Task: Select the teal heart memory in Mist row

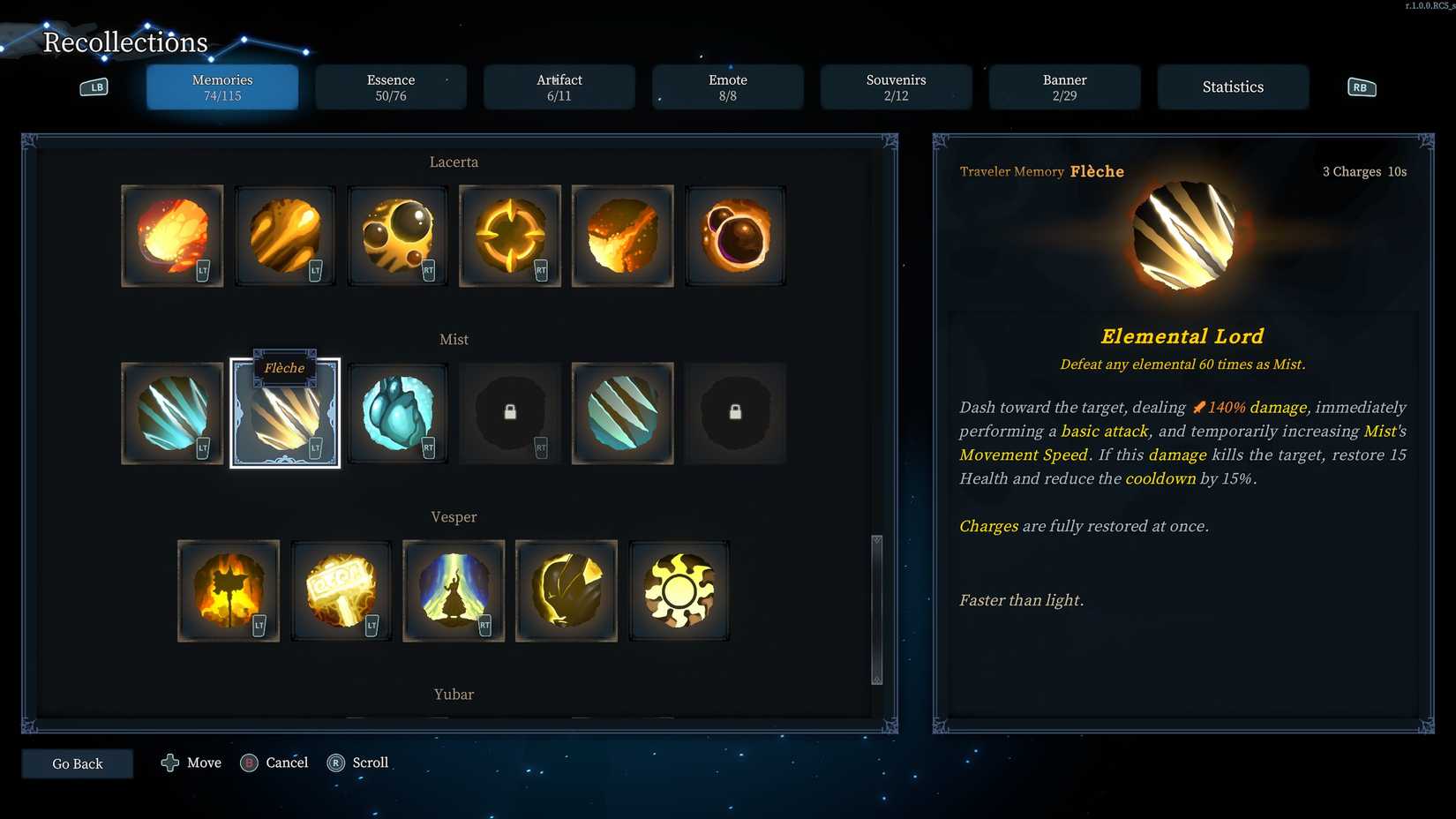Action: (397, 412)
